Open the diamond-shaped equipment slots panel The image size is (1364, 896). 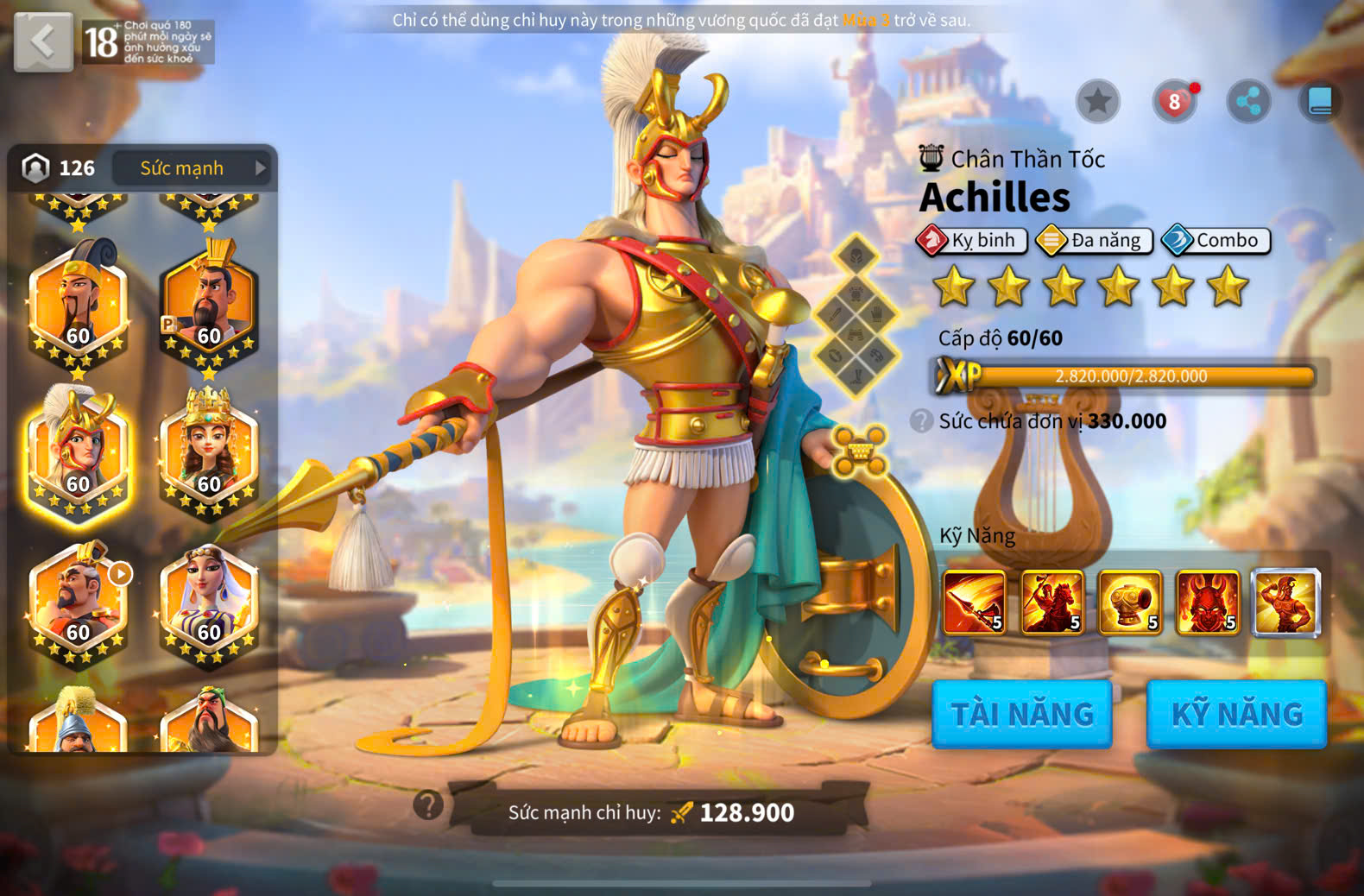tap(856, 316)
